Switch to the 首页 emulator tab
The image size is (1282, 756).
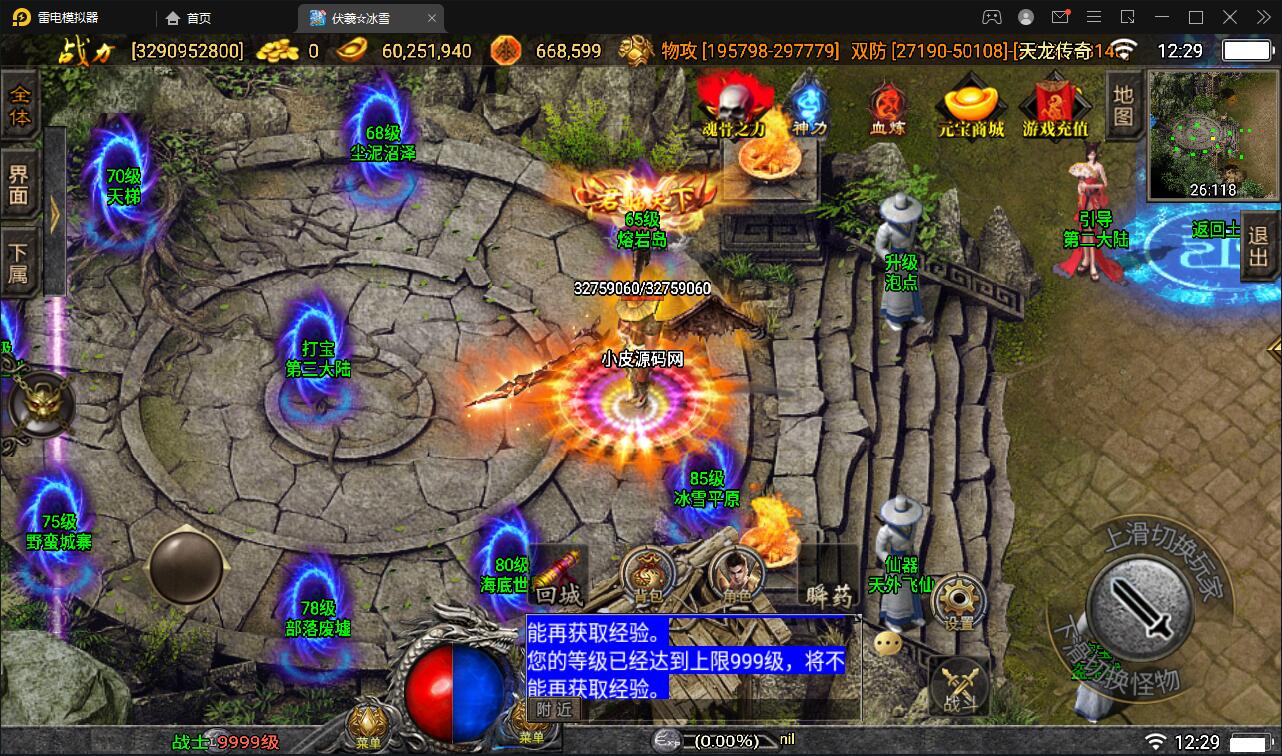(x=185, y=17)
